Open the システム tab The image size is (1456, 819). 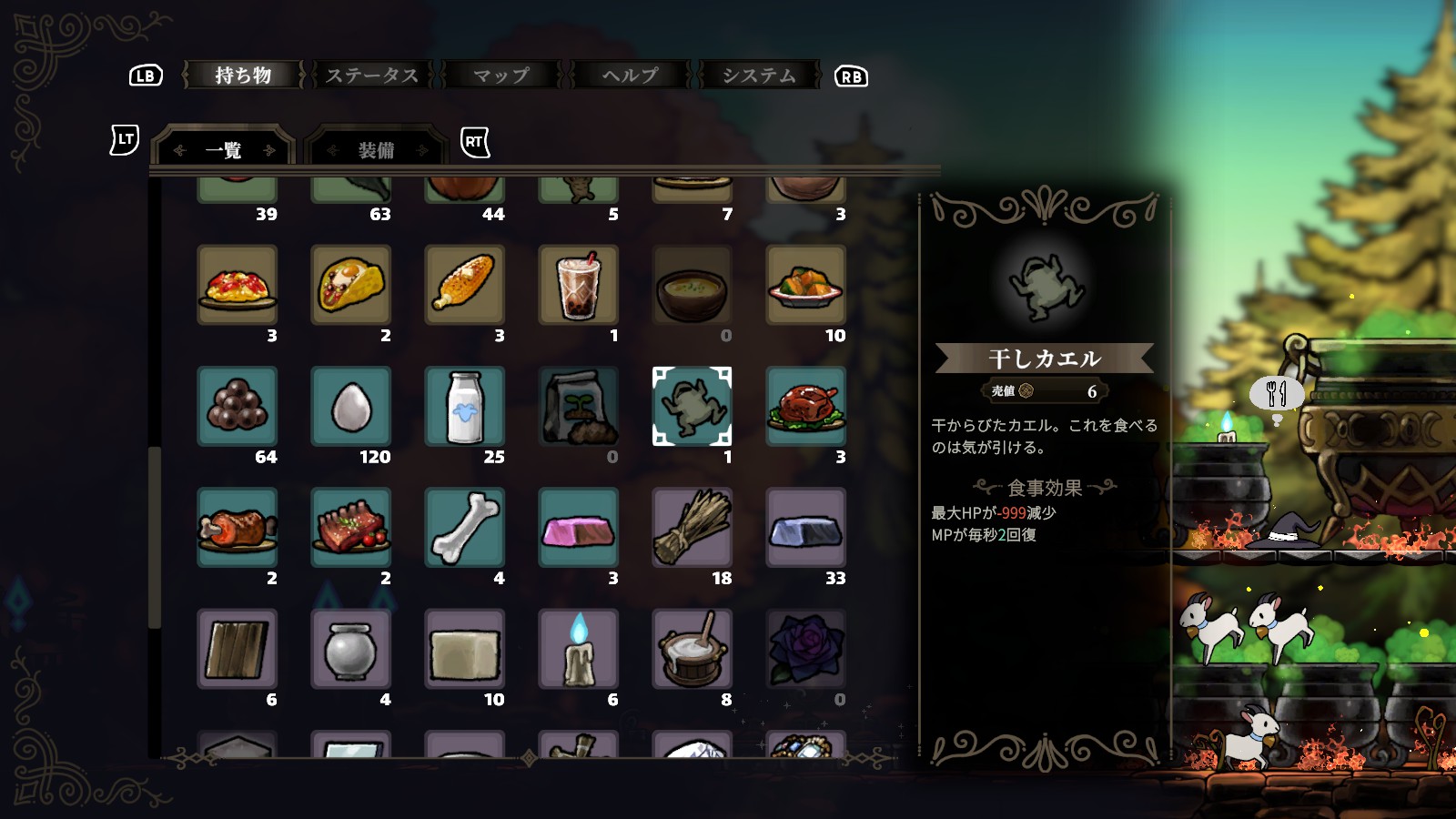point(759,76)
